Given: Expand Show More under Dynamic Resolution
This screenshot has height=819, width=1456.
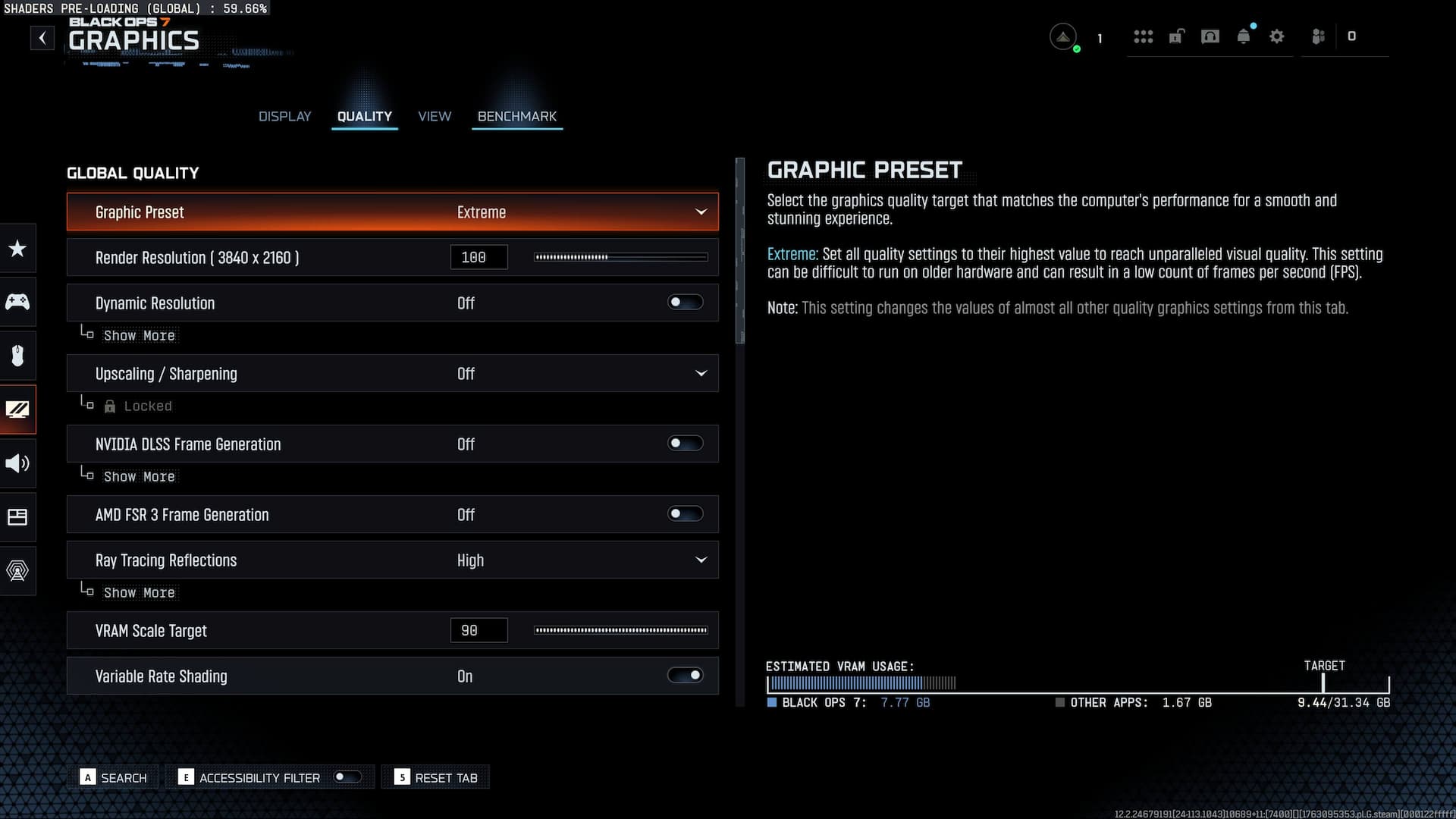Looking at the screenshot, I should click(x=139, y=335).
